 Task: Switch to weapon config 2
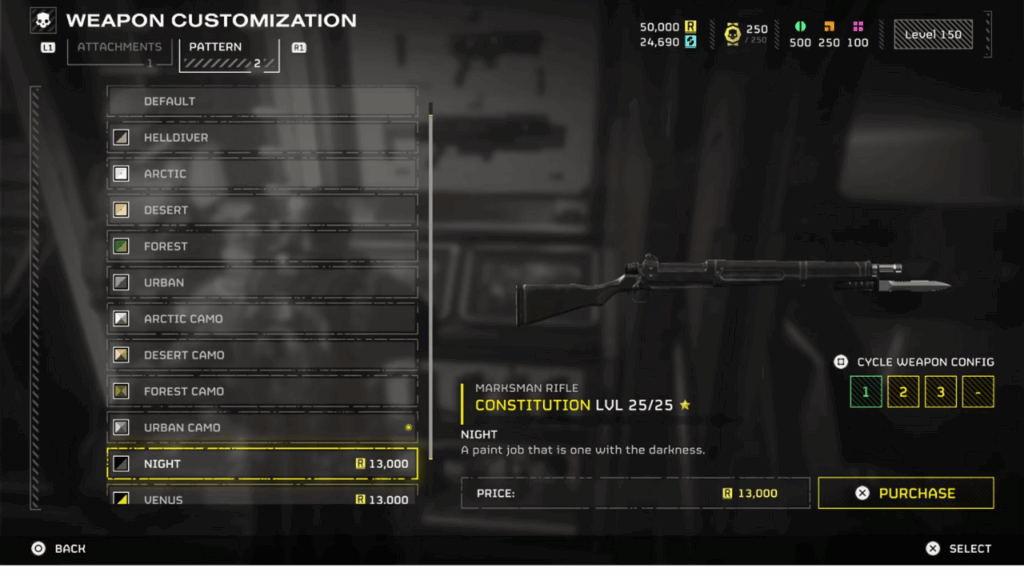(903, 391)
